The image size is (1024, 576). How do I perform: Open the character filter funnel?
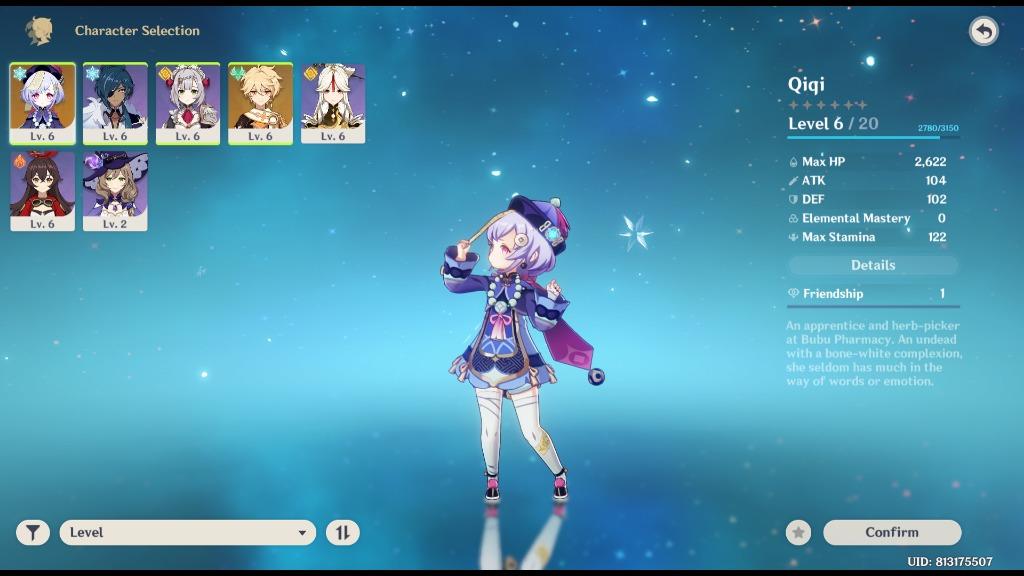tap(33, 532)
